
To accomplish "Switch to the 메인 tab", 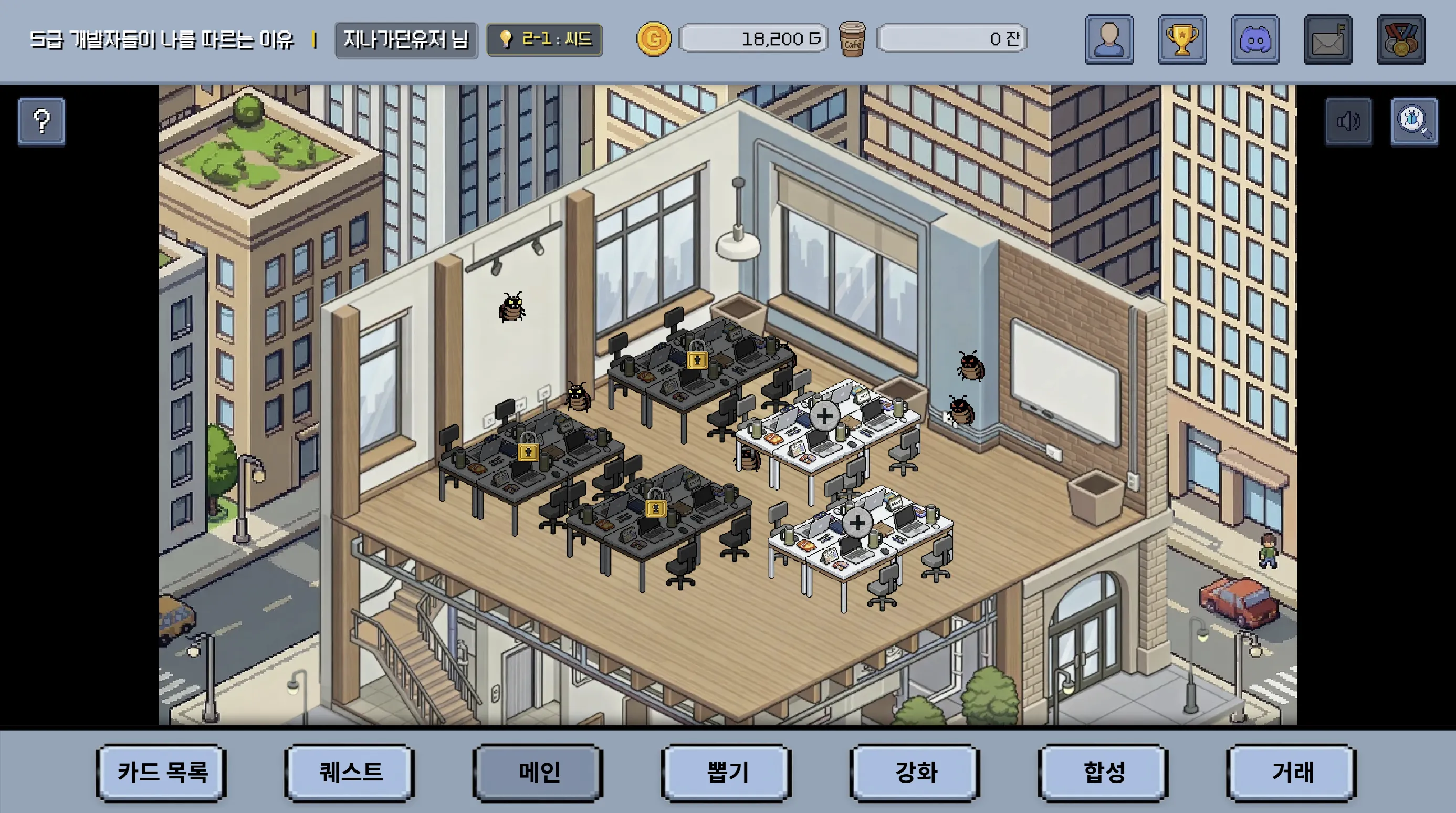I will 538,774.
